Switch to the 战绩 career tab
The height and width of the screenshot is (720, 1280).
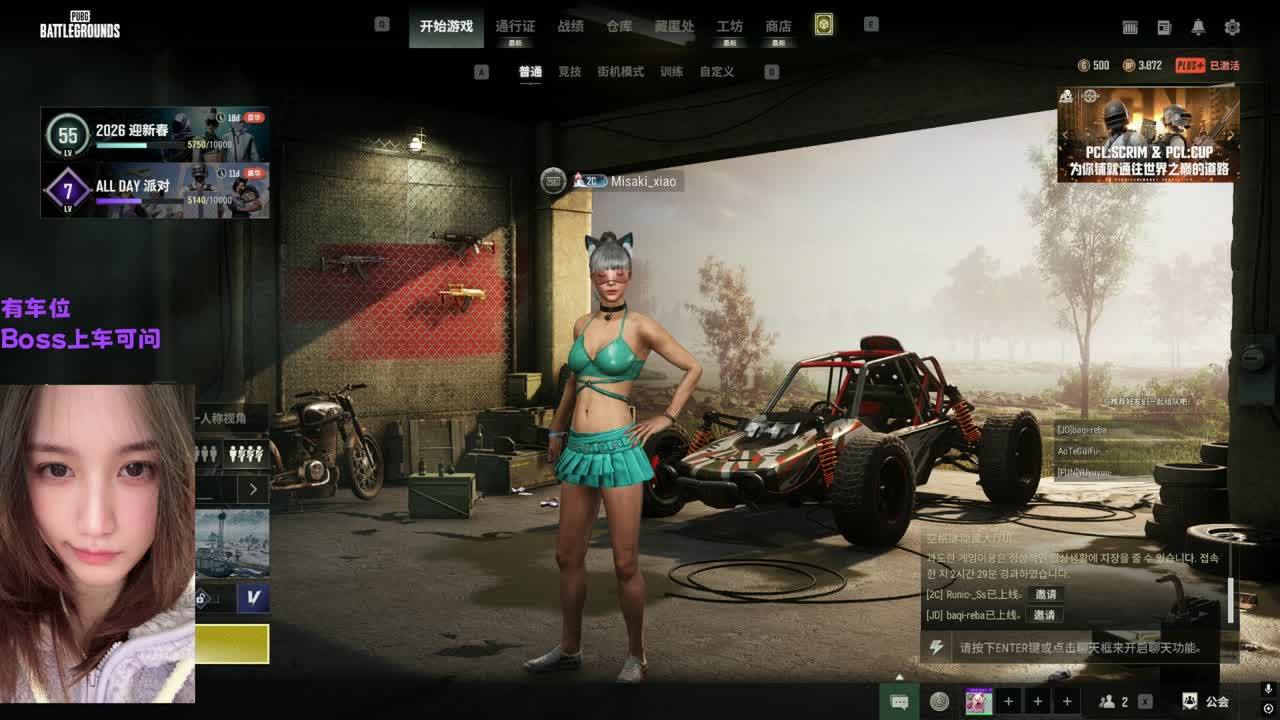click(571, 26)
